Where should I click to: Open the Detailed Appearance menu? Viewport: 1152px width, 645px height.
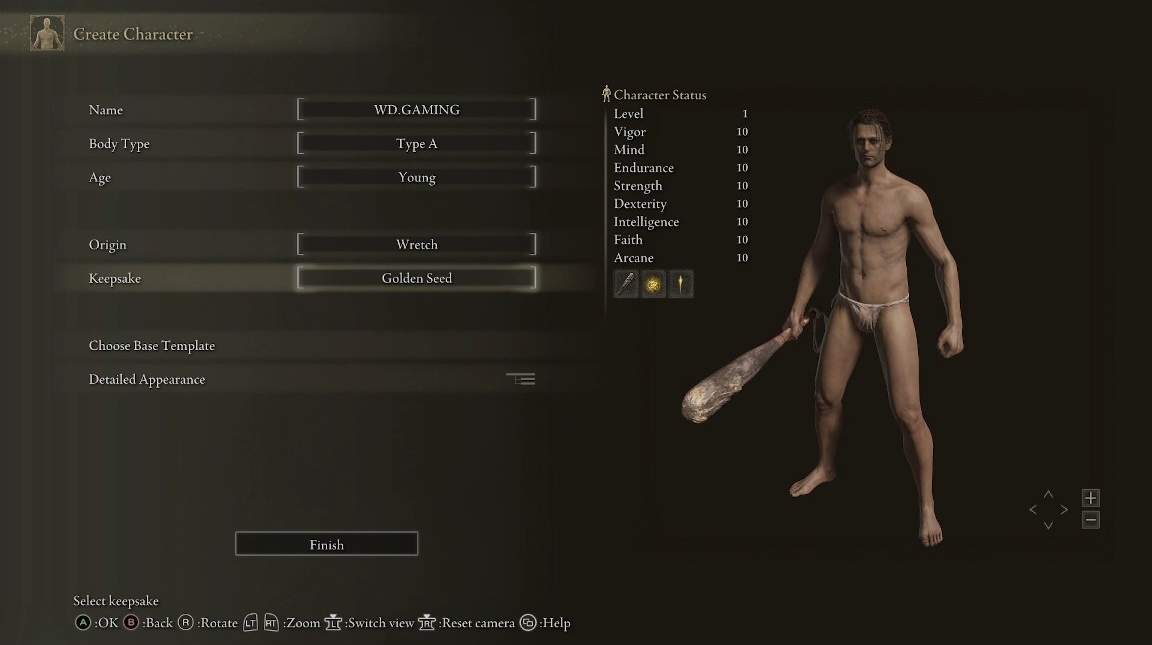click(x=147, y=380)
